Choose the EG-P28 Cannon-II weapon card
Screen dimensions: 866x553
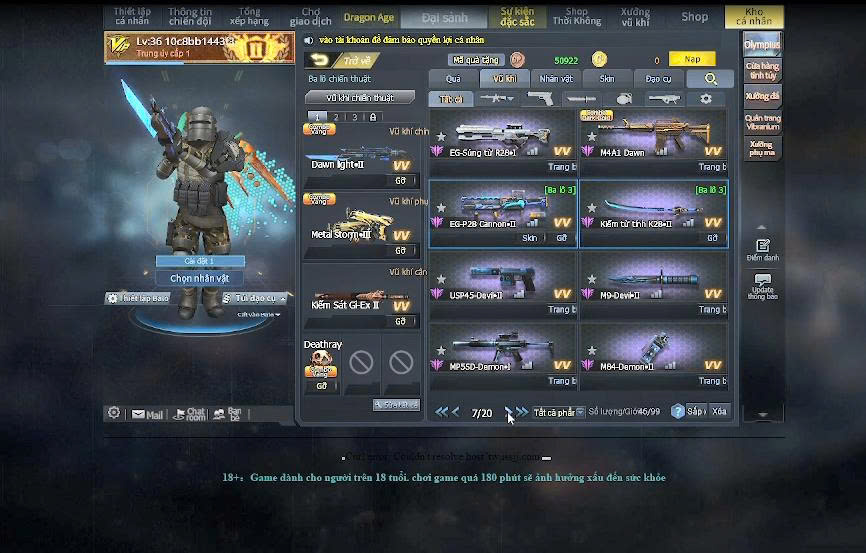coord(502,213)
